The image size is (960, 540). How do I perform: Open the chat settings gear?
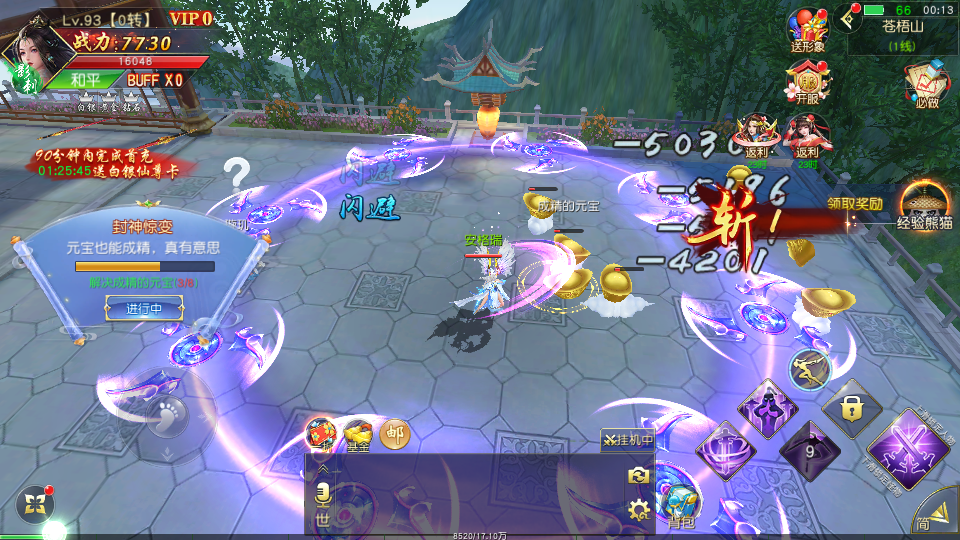[637, 511]
